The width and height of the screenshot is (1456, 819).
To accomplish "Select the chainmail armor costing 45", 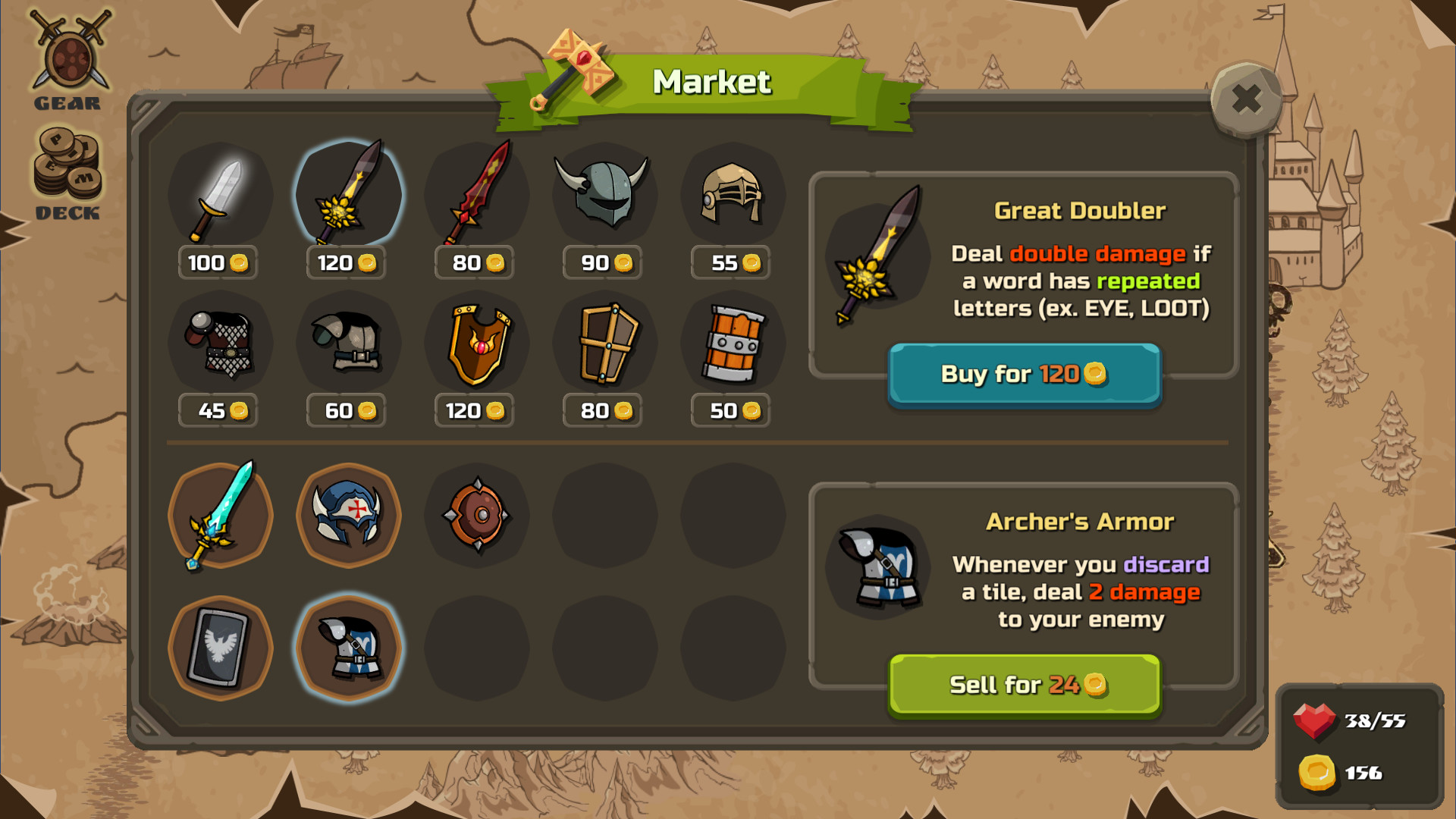I will tap(220, 343).
